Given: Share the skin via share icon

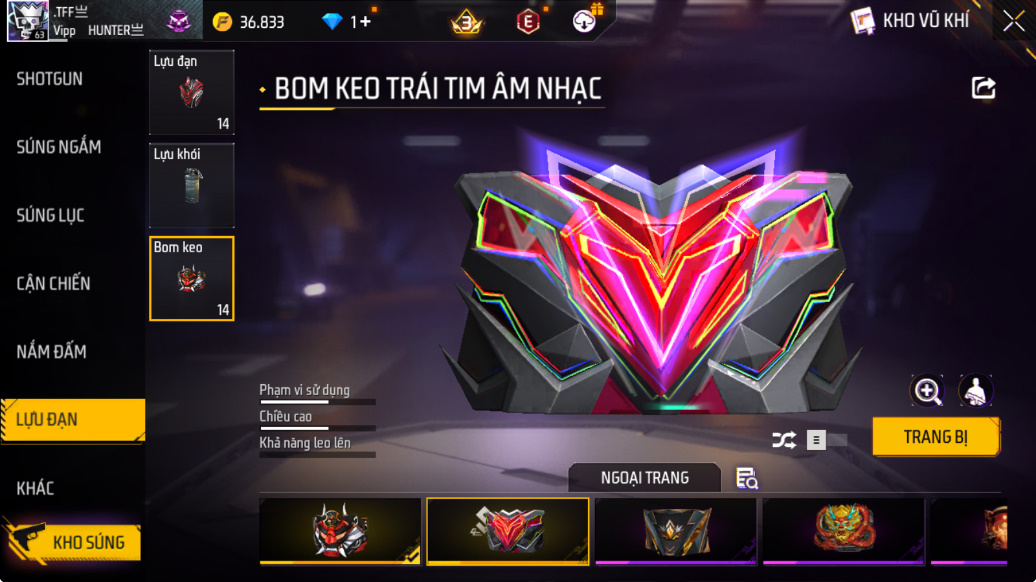Looking at the screenshot, I should coord(984,89).
